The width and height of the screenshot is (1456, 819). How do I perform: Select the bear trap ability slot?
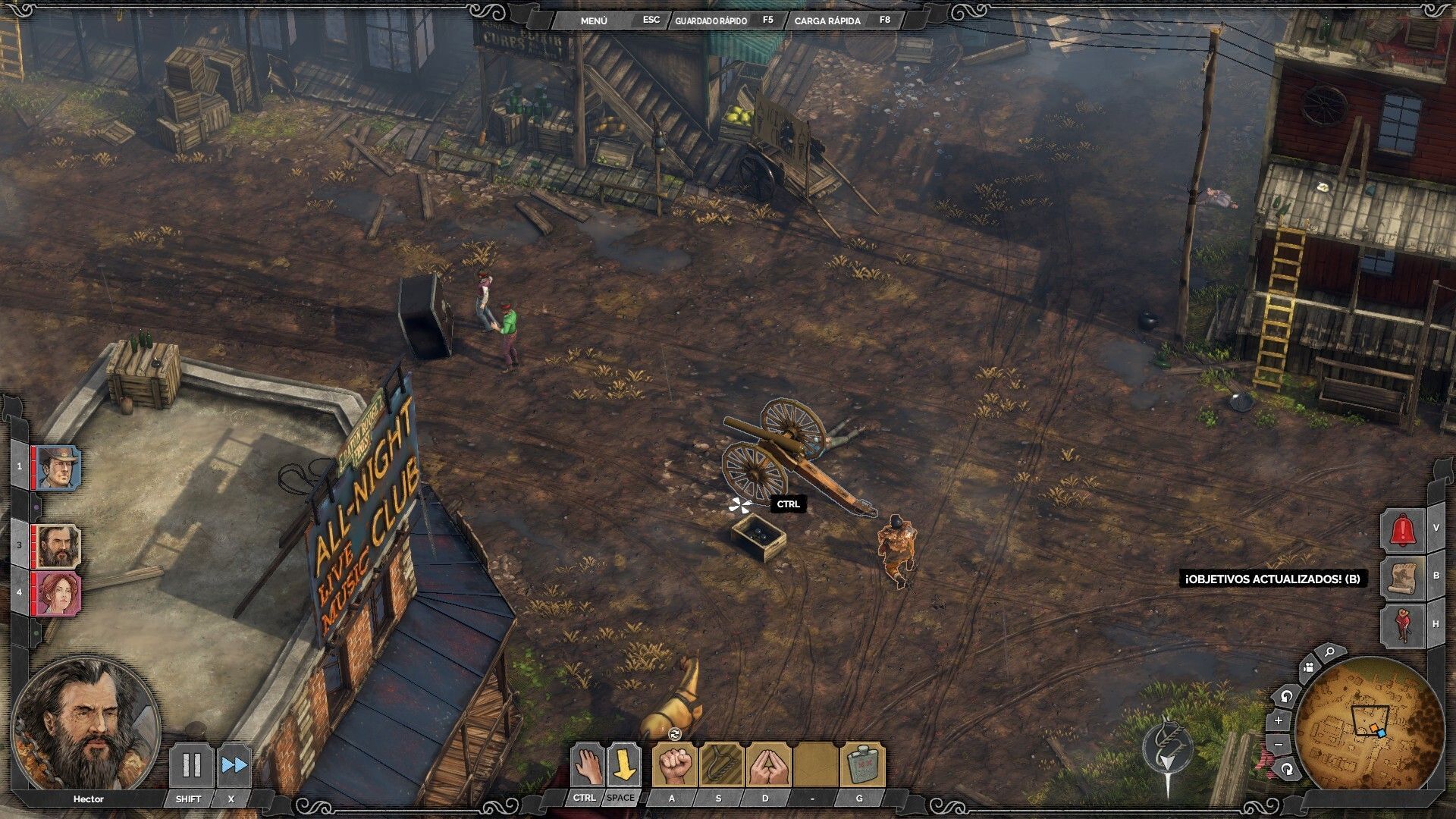click(721, 765)
